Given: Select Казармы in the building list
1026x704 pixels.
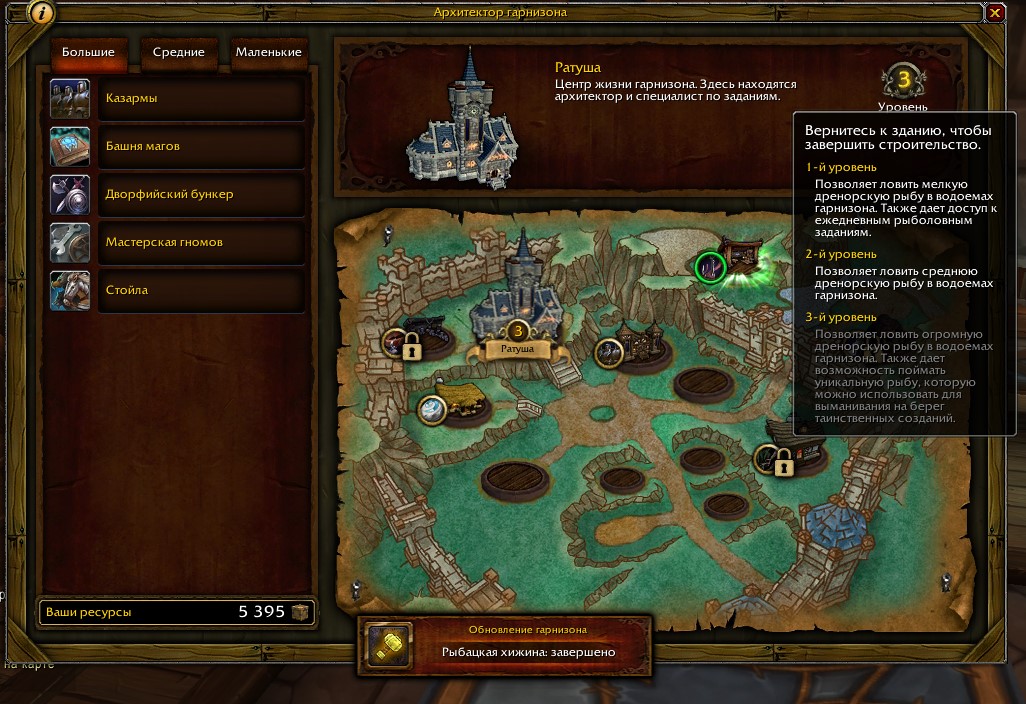Looking at the screenshot, I should click(200, 99).
